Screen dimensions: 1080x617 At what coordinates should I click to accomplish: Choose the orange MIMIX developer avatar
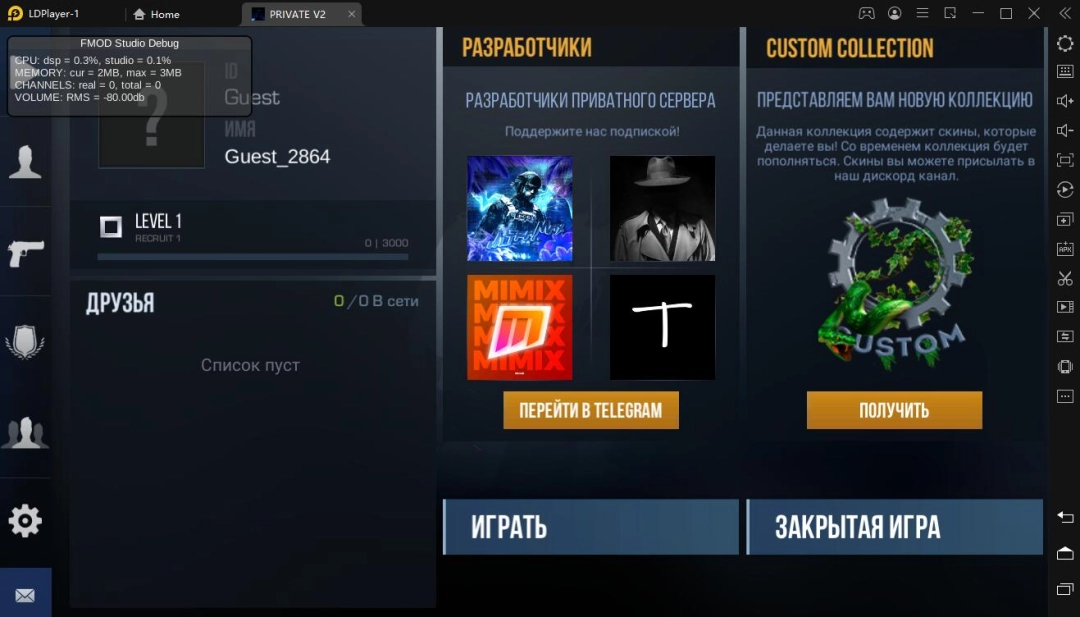(520, 327)
